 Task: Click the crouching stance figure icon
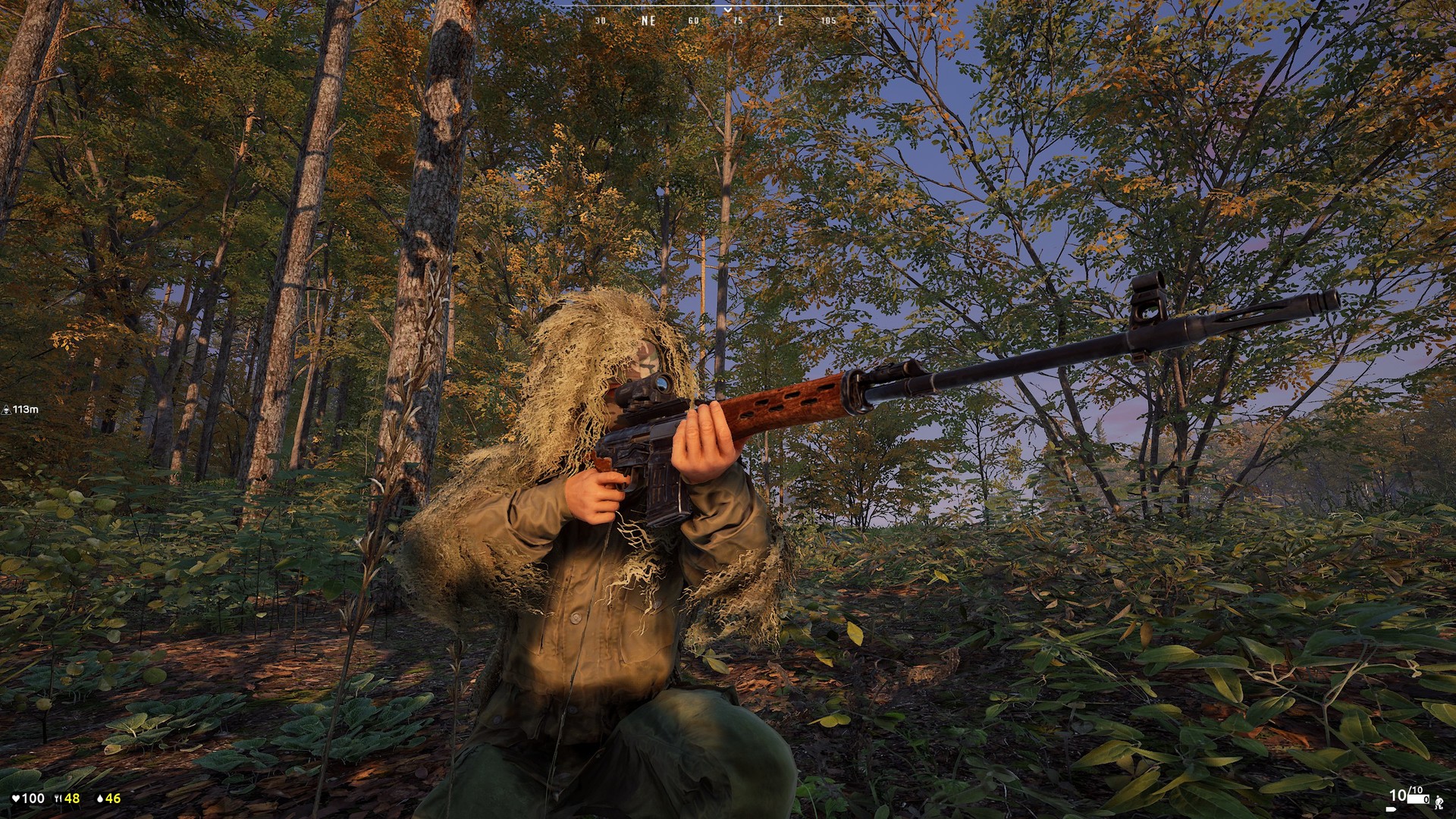click(x=1439, y=802)
